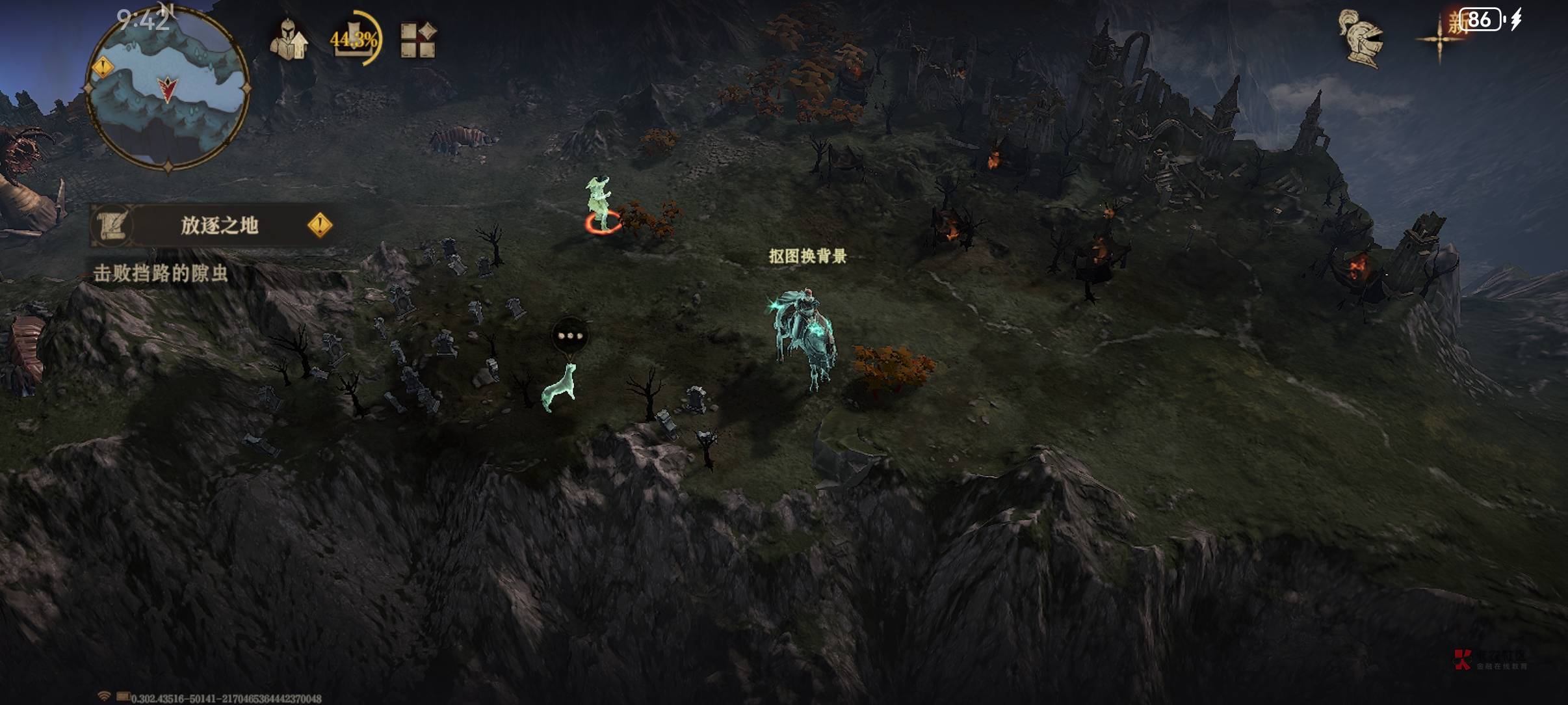Viewport: 1568px width, 705px height.
Task: Select the 放逐之地 quest tracker banner
Action: coord(218,226)
